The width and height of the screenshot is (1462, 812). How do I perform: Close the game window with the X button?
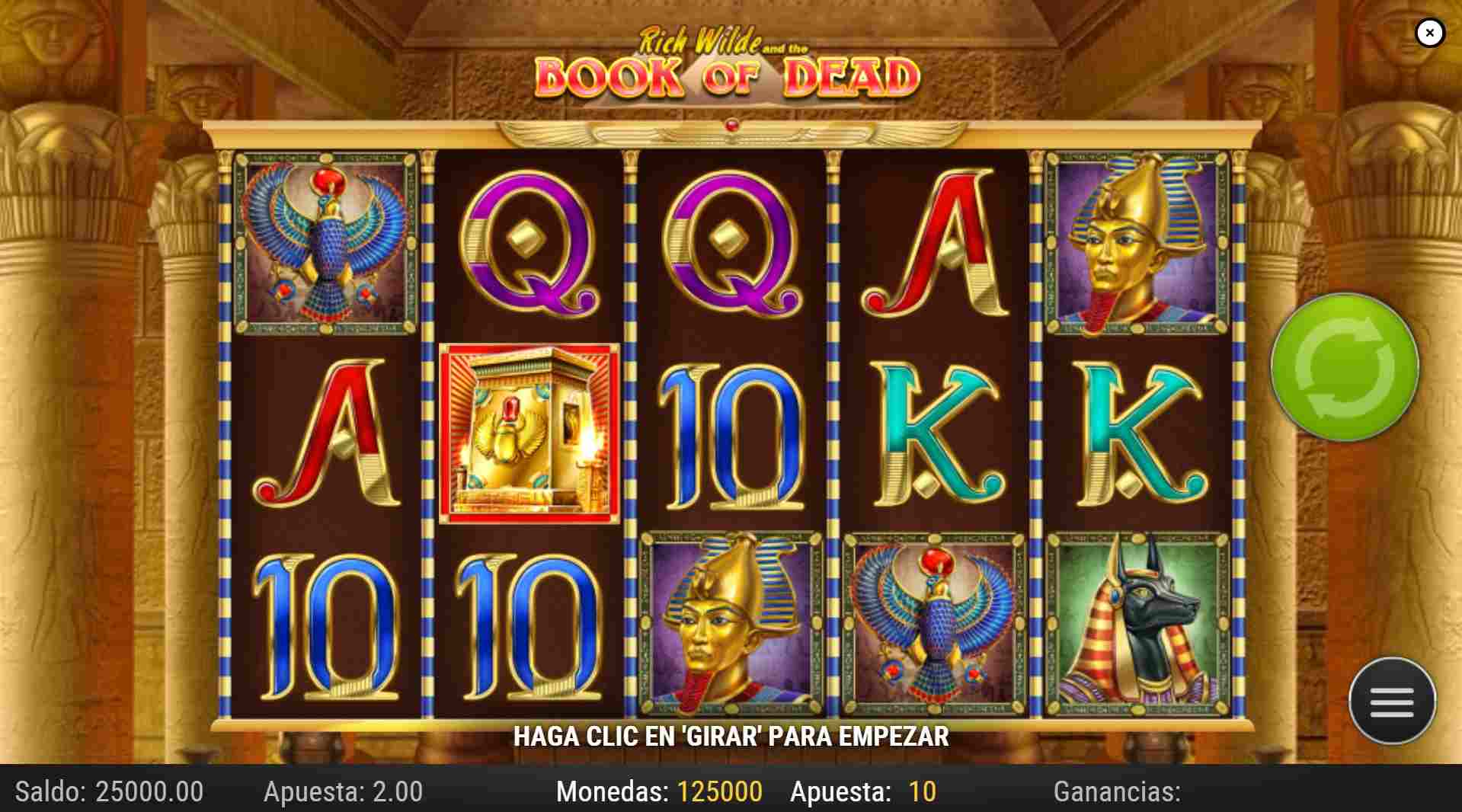pos(1431,32)
